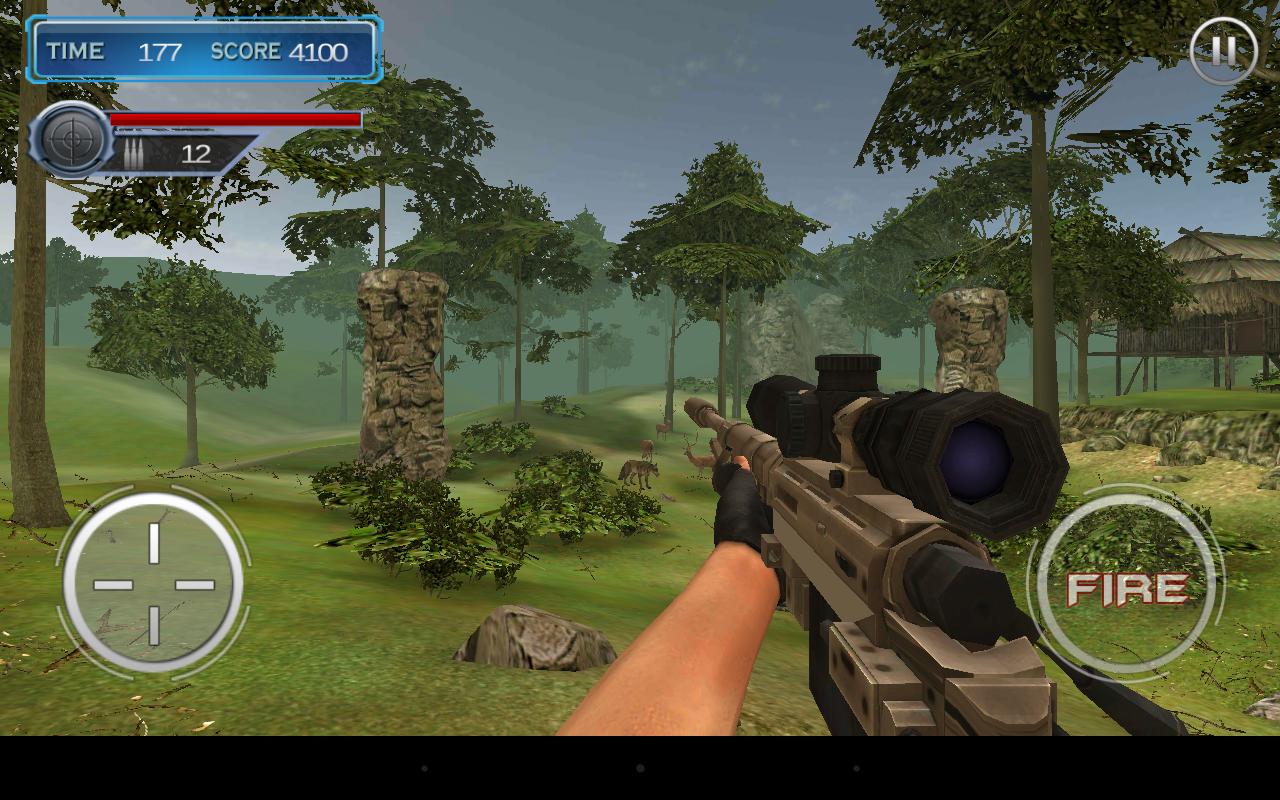Tap the nearest stone pillar
1280x800 pixels.
(x=400, y=370)
